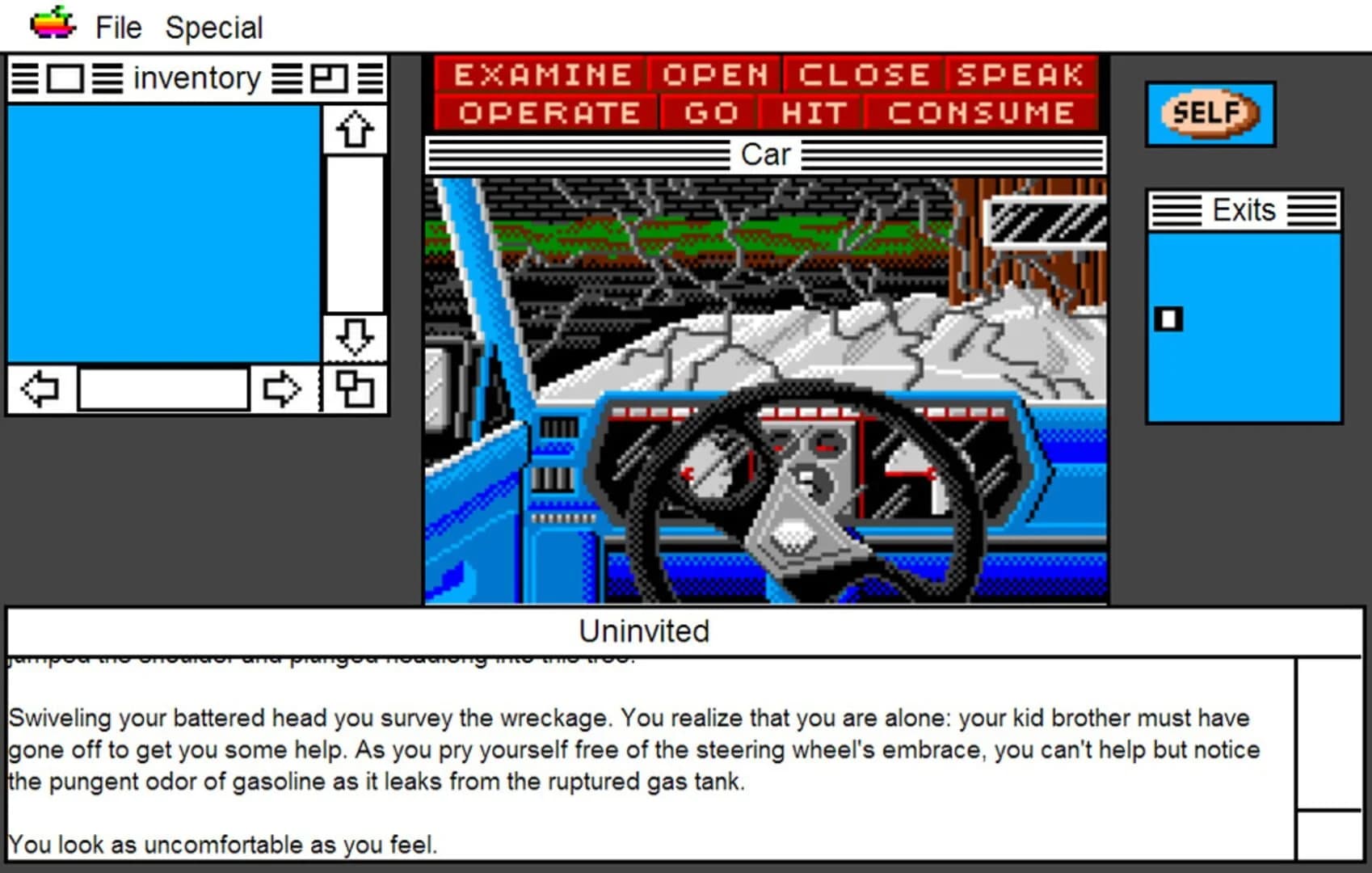
Task: Open the Apple menu
Action: pos(50,24)
